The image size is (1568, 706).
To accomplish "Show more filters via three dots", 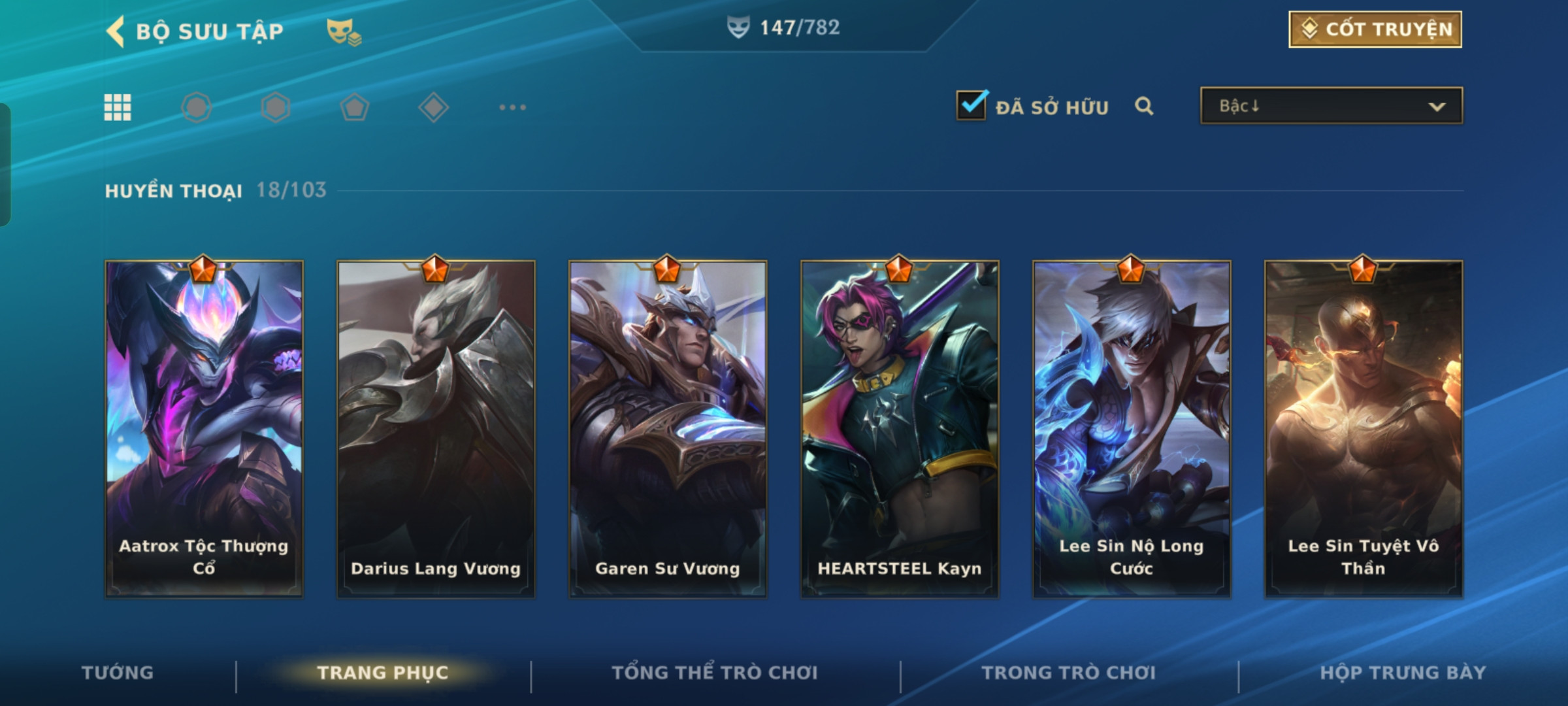I will (512, 107).
